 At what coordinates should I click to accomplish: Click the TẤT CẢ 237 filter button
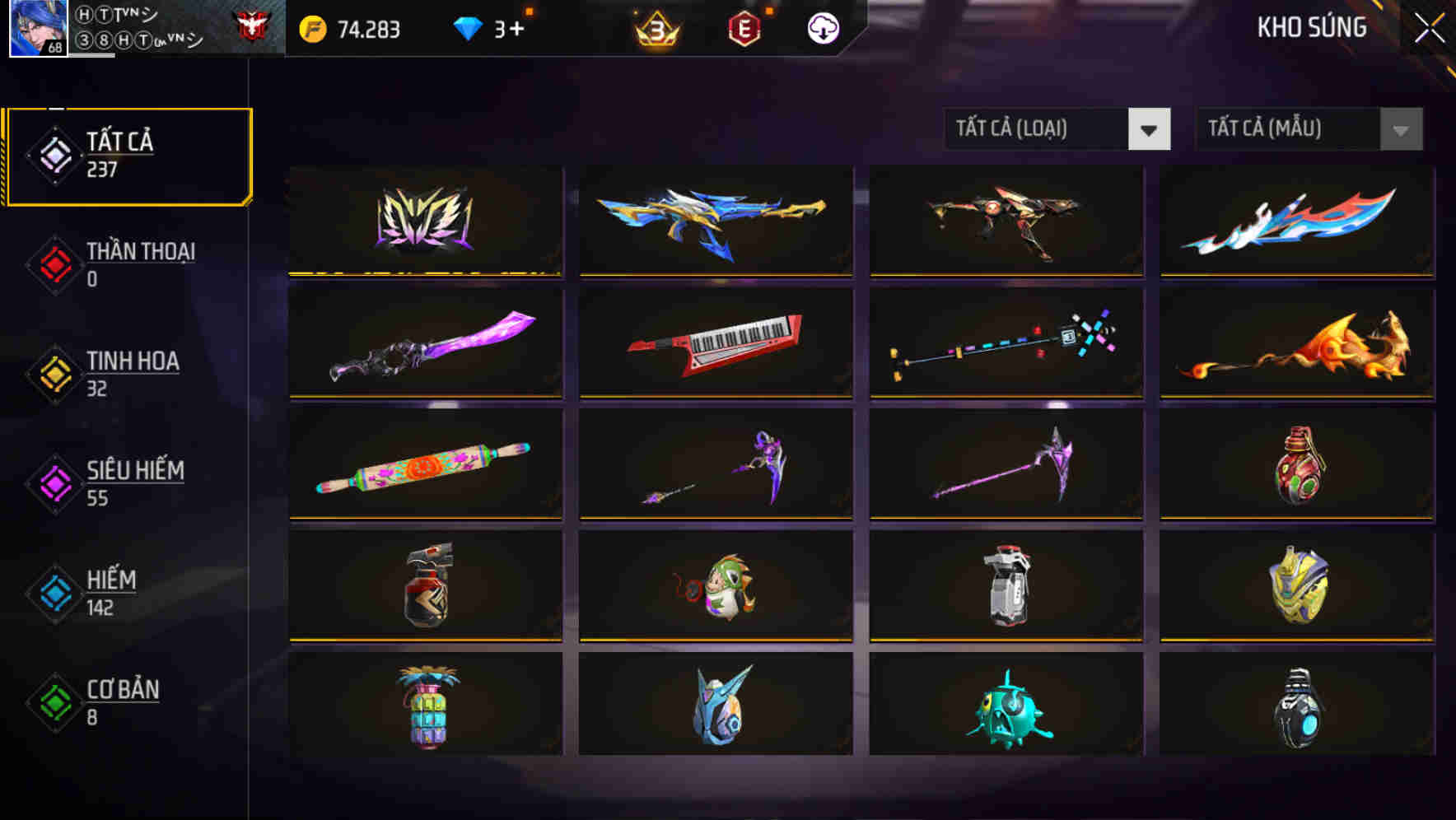128,153
